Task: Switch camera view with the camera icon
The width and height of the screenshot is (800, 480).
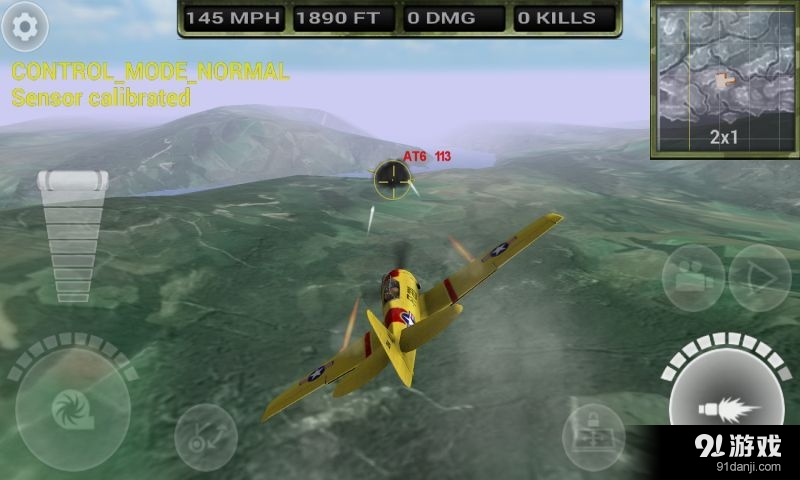Action: (x=693, y=277)
